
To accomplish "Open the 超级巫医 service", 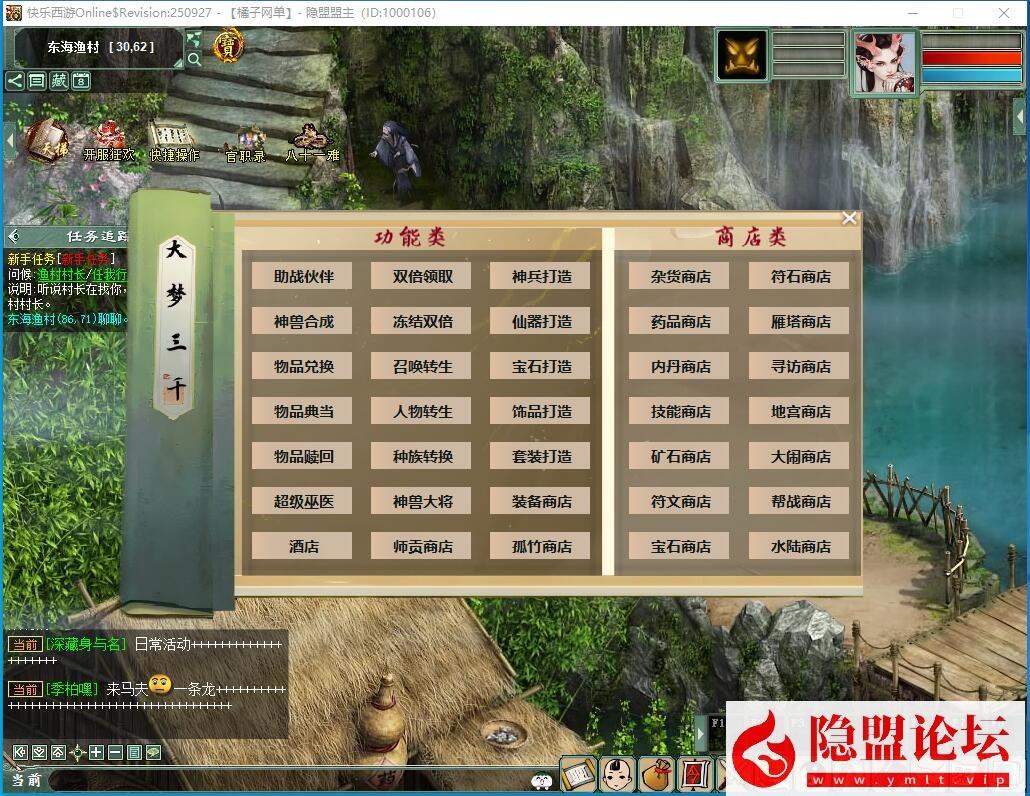I will (302, 501).
